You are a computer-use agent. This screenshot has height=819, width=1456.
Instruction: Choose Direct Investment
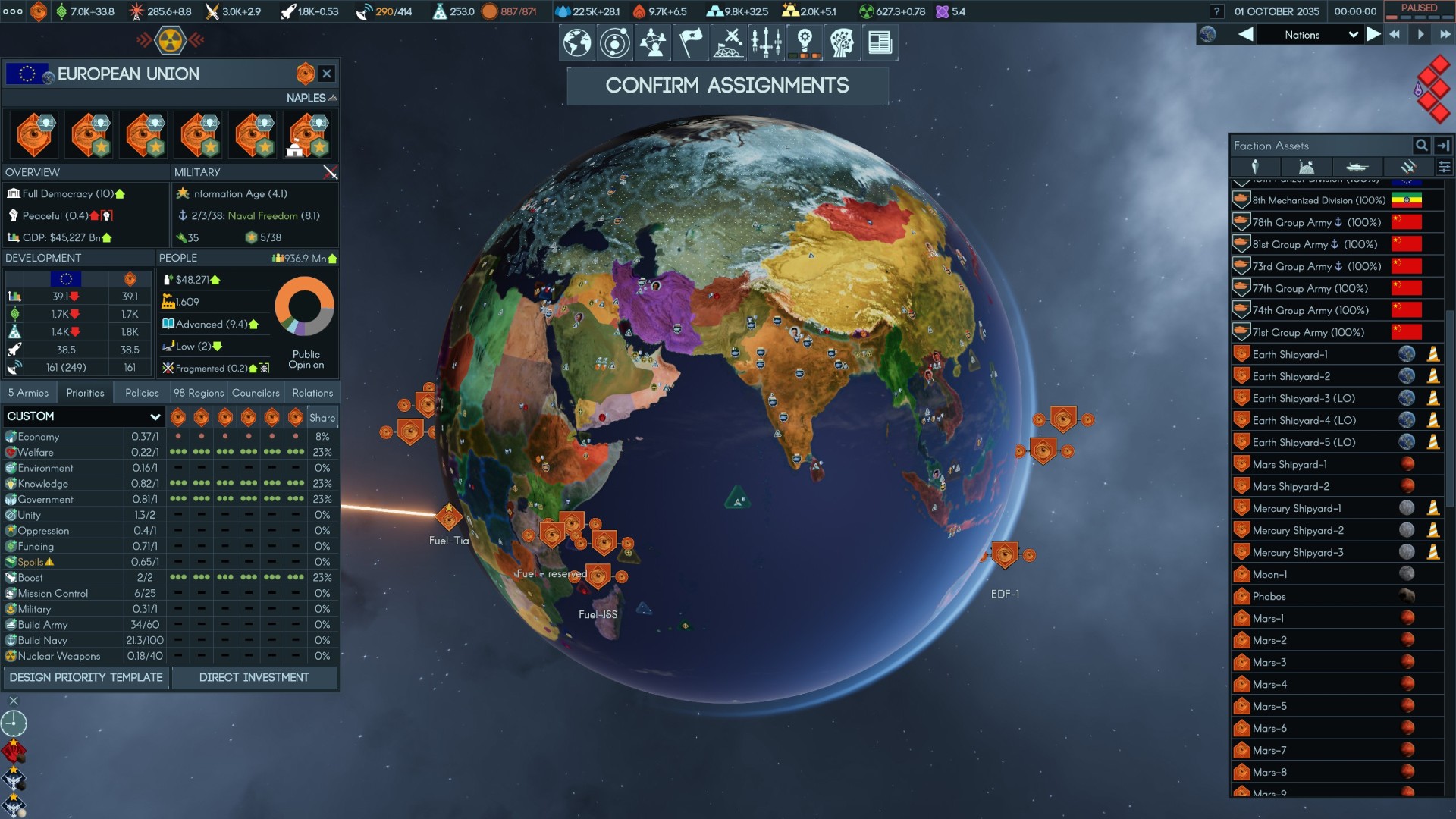coord(254,677)
